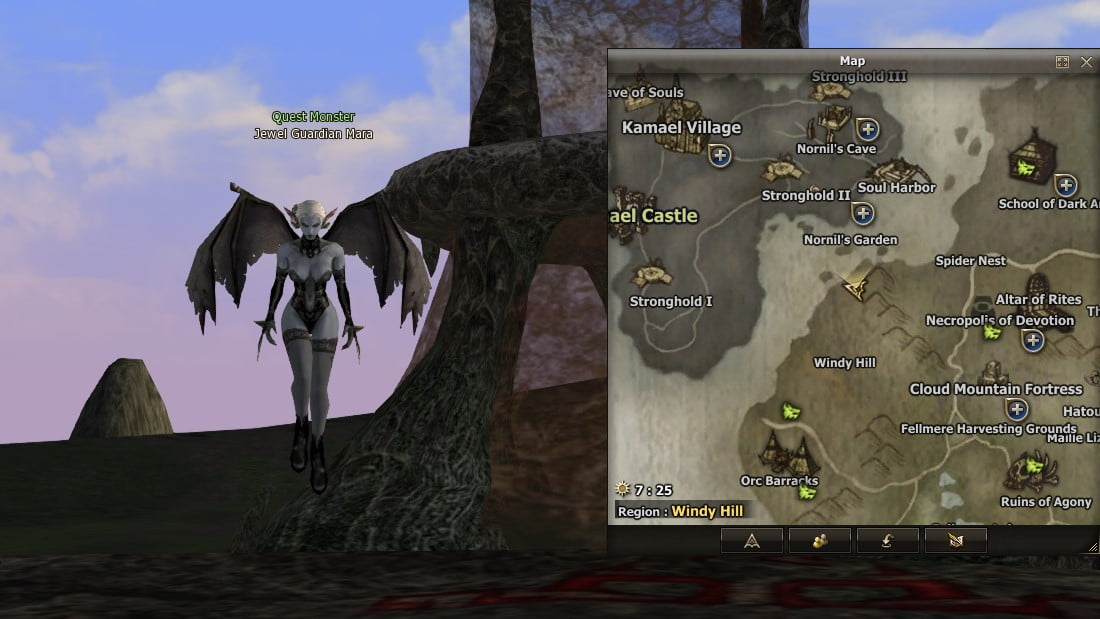
Task: Select the plus marker above Nornil's Garden
Action: coord(863,213)
